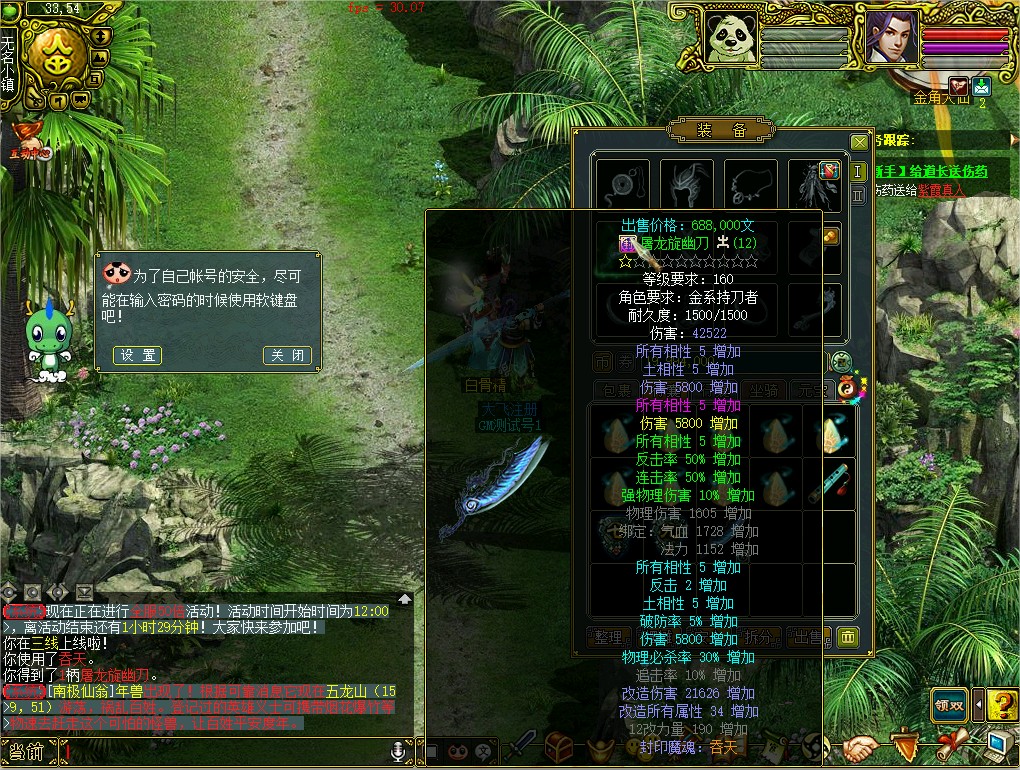
Task: Click the 设置 button in the security tip
Action: click(137, 355)
